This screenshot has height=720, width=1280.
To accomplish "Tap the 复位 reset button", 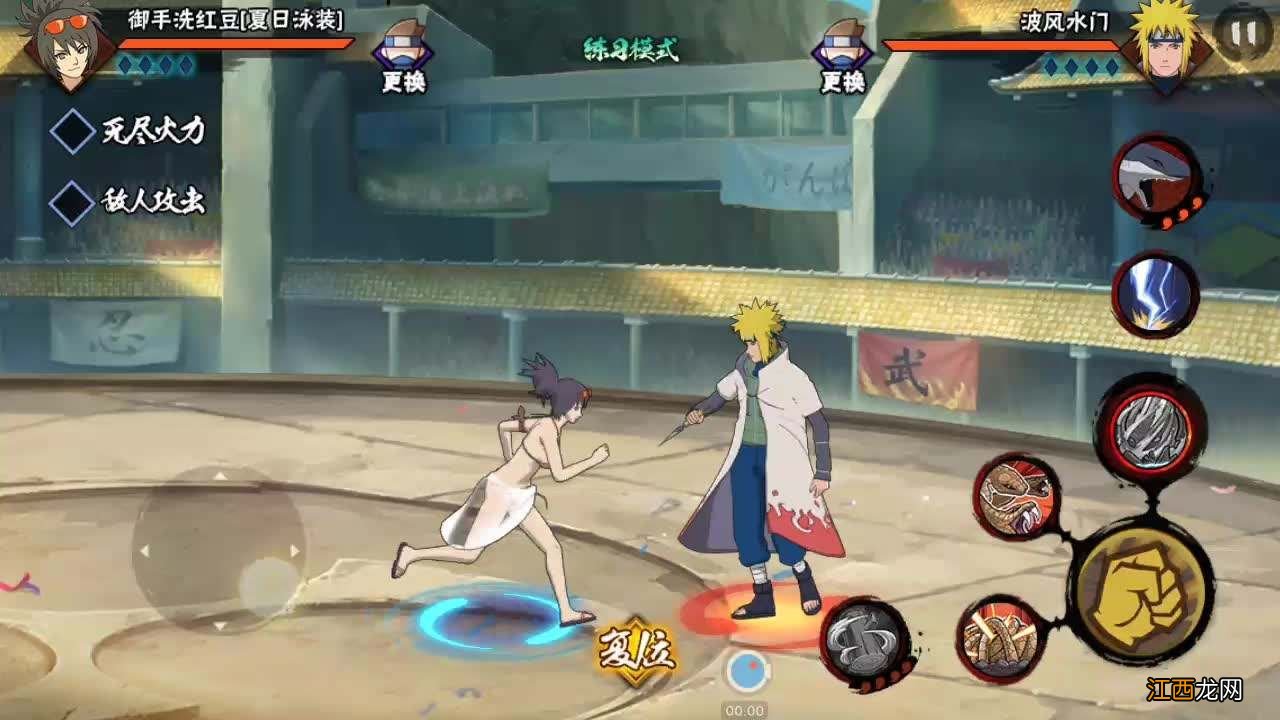I will (636, 650).
